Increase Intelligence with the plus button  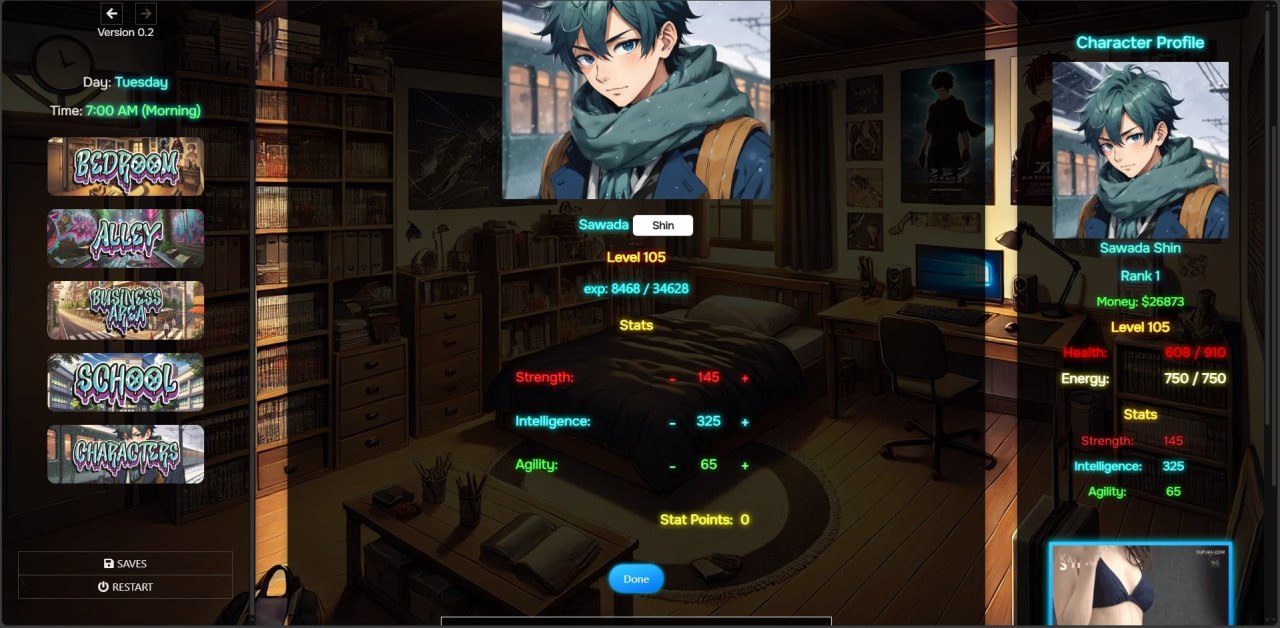(x=745, y=422)
